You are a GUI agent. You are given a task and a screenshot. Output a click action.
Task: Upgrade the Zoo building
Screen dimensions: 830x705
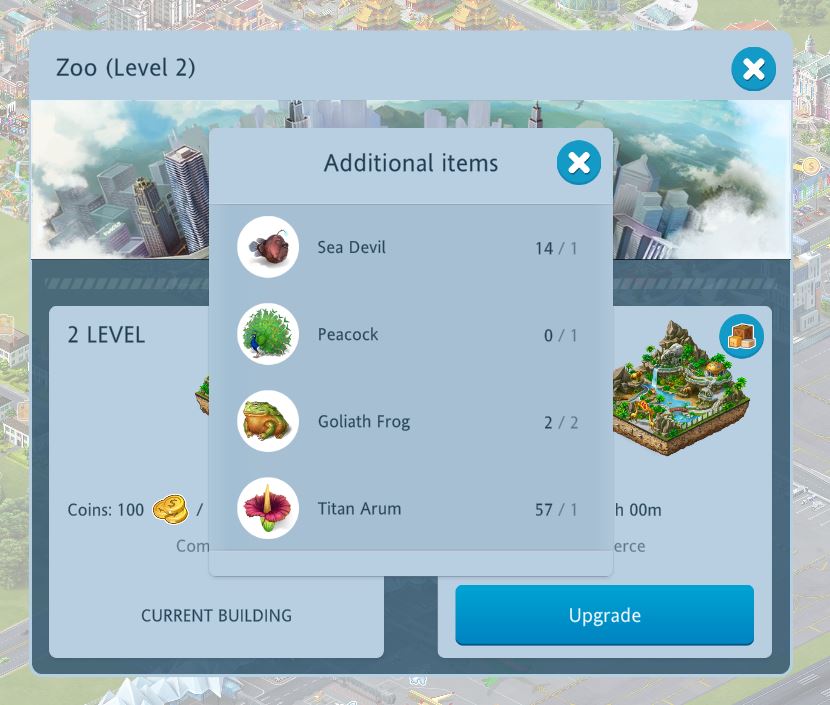click(604, 615)
